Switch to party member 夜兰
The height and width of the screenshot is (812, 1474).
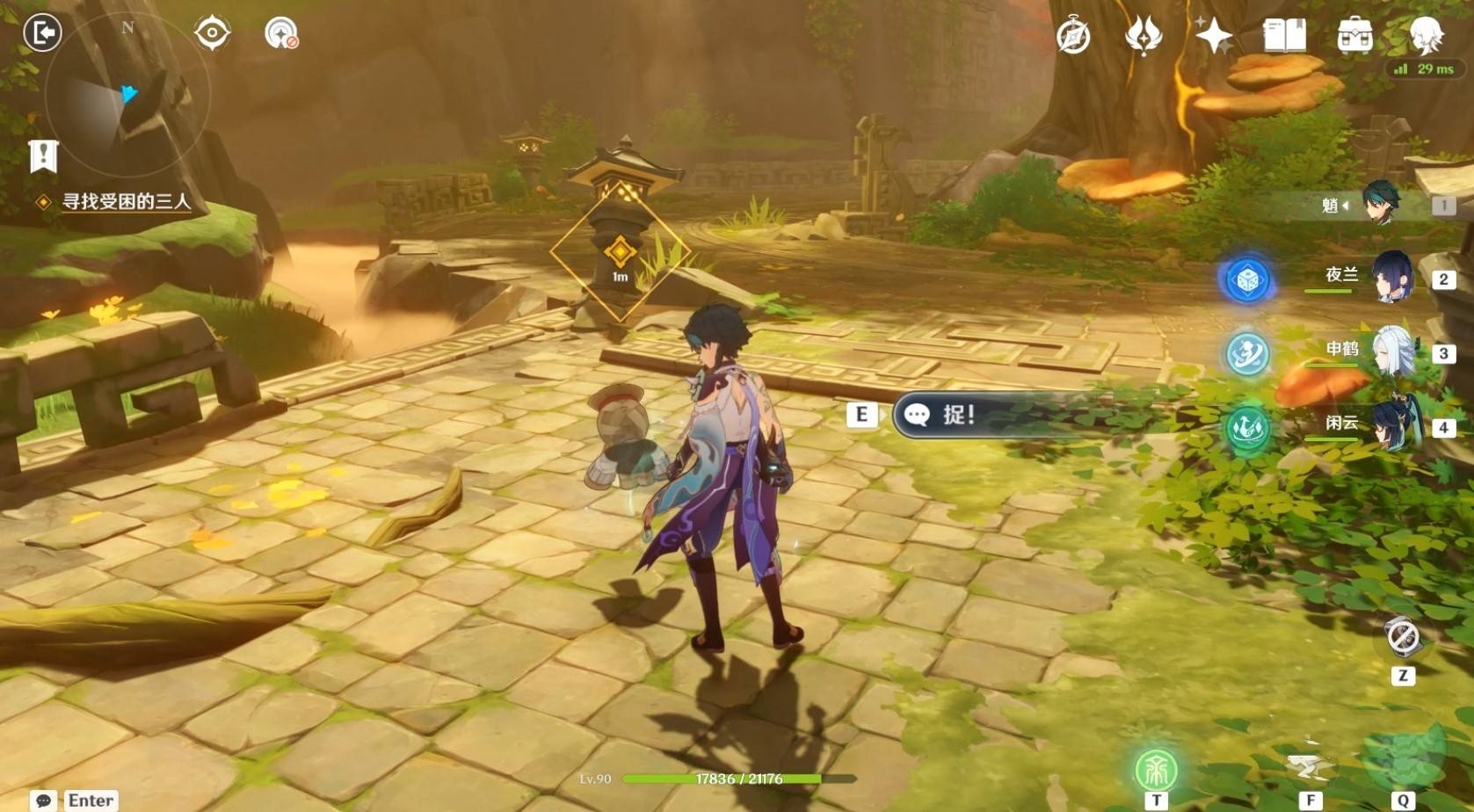(1390, 278)
